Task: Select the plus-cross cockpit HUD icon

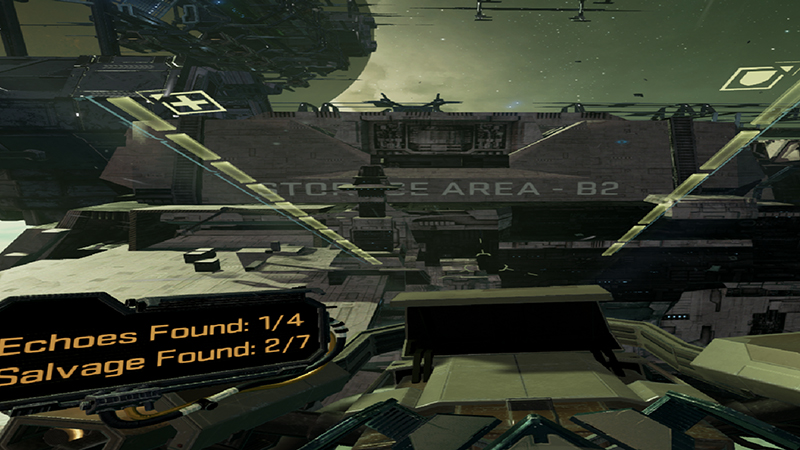Action: pos(188,102)
